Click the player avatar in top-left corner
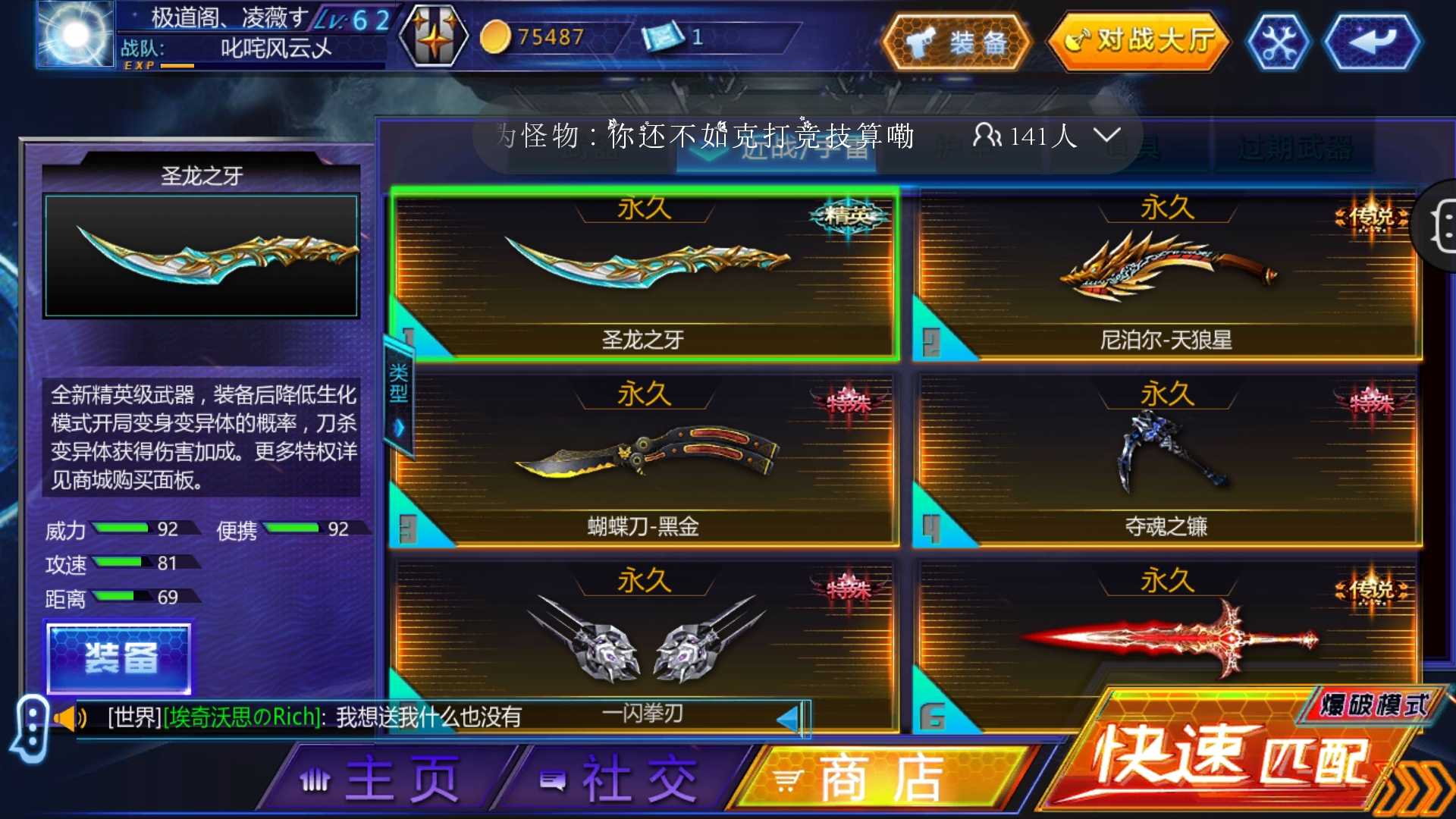Image resolution: width=1456 pixels, height=819 pixels. 74,36
